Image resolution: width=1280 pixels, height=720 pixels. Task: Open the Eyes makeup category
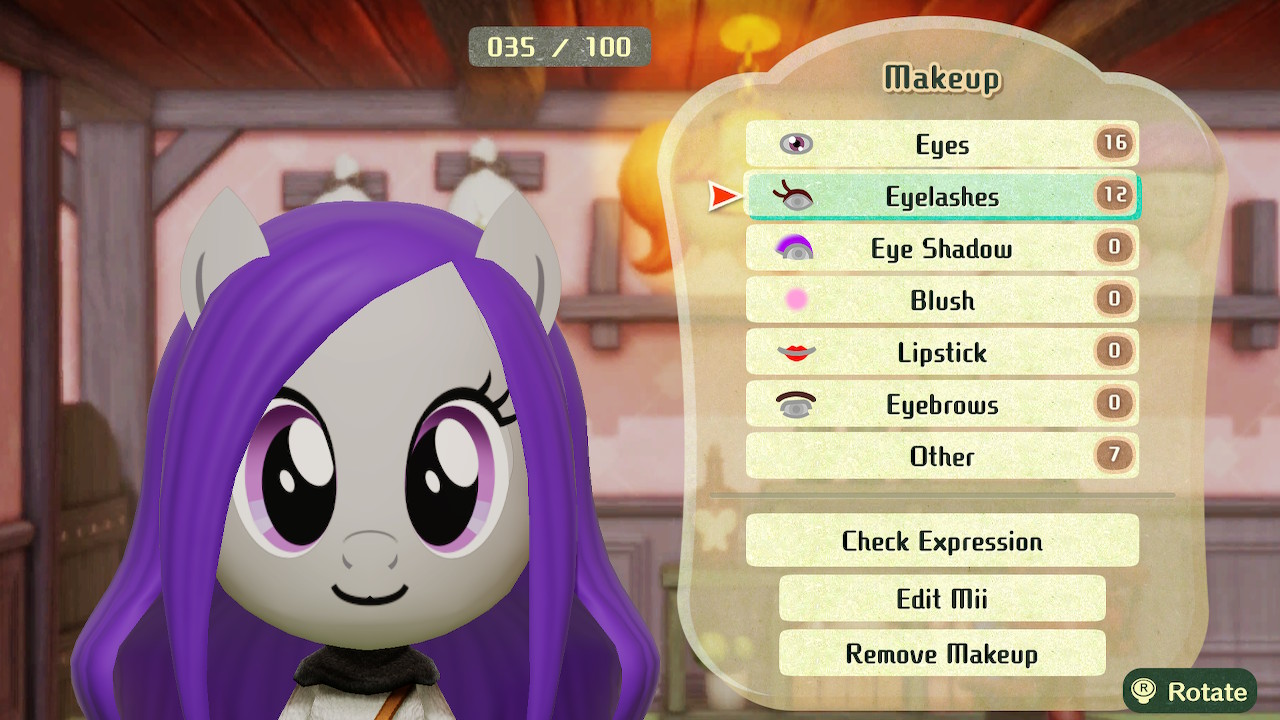[x=942, y=144]
